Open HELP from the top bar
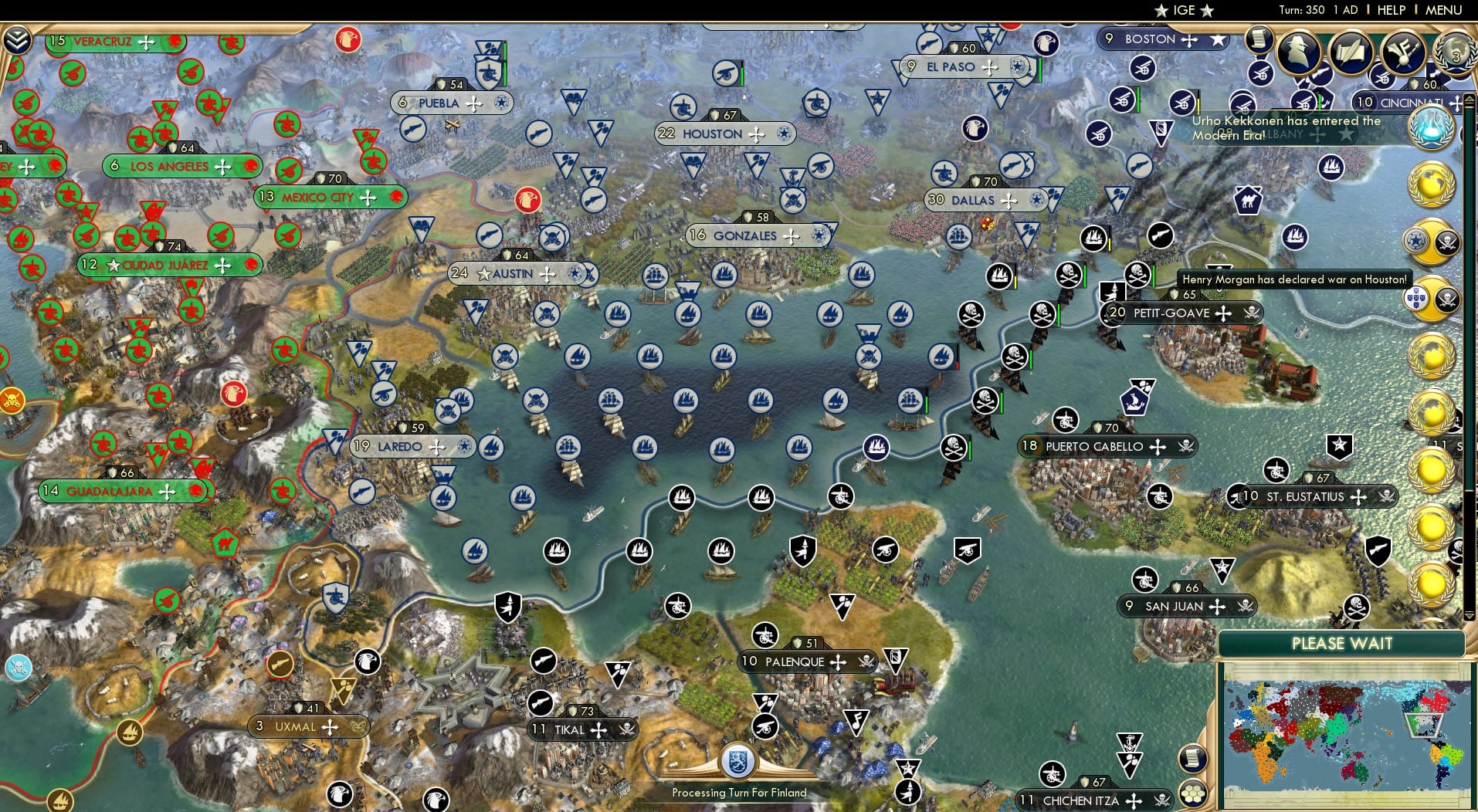Screen dimensions: 1478x812 click(1391, 10)
